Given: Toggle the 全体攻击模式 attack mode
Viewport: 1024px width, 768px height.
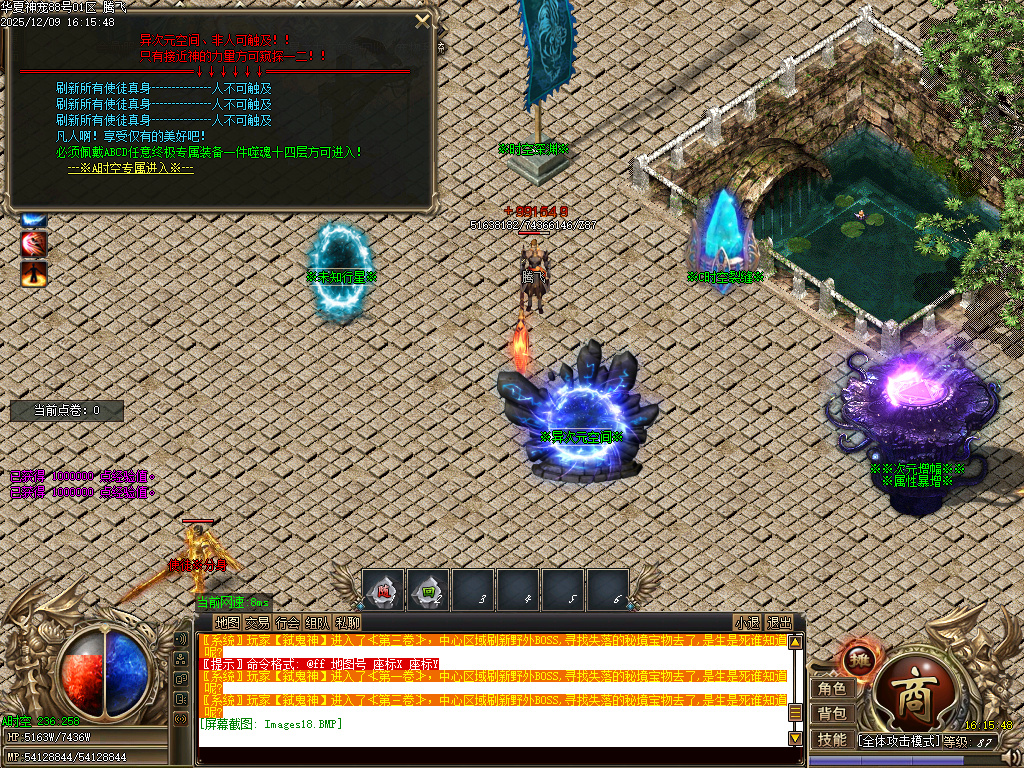Looking at the screenshot, I should tap(900, 741).
